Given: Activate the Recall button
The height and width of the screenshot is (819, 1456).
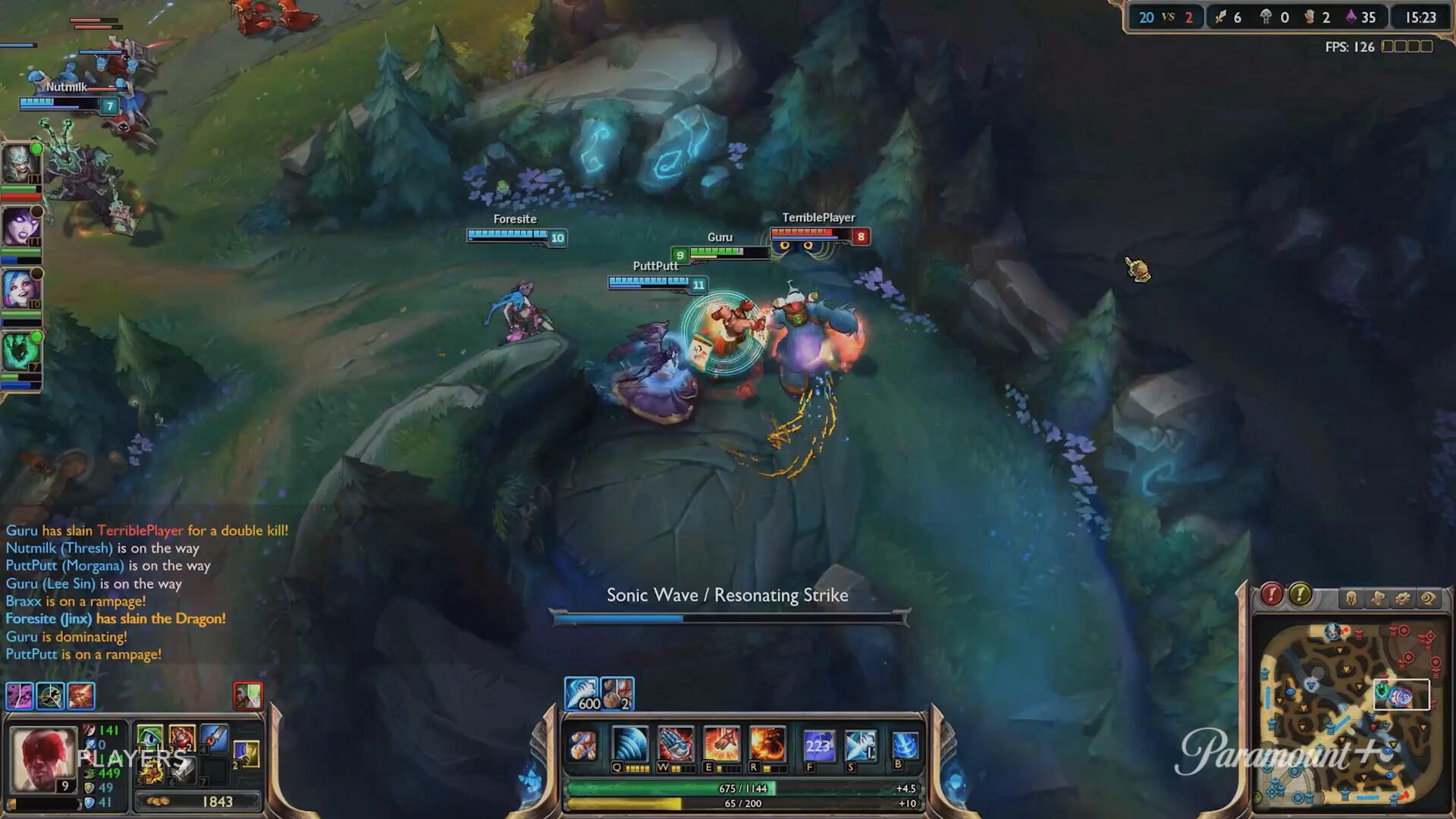Looking at the screenshot, I should click(905, 745).
